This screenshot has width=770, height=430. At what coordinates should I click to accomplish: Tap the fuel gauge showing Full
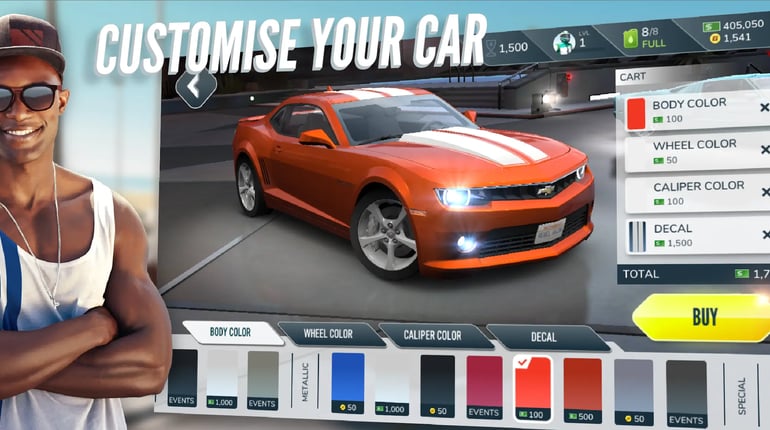click(x=644, y=40)
